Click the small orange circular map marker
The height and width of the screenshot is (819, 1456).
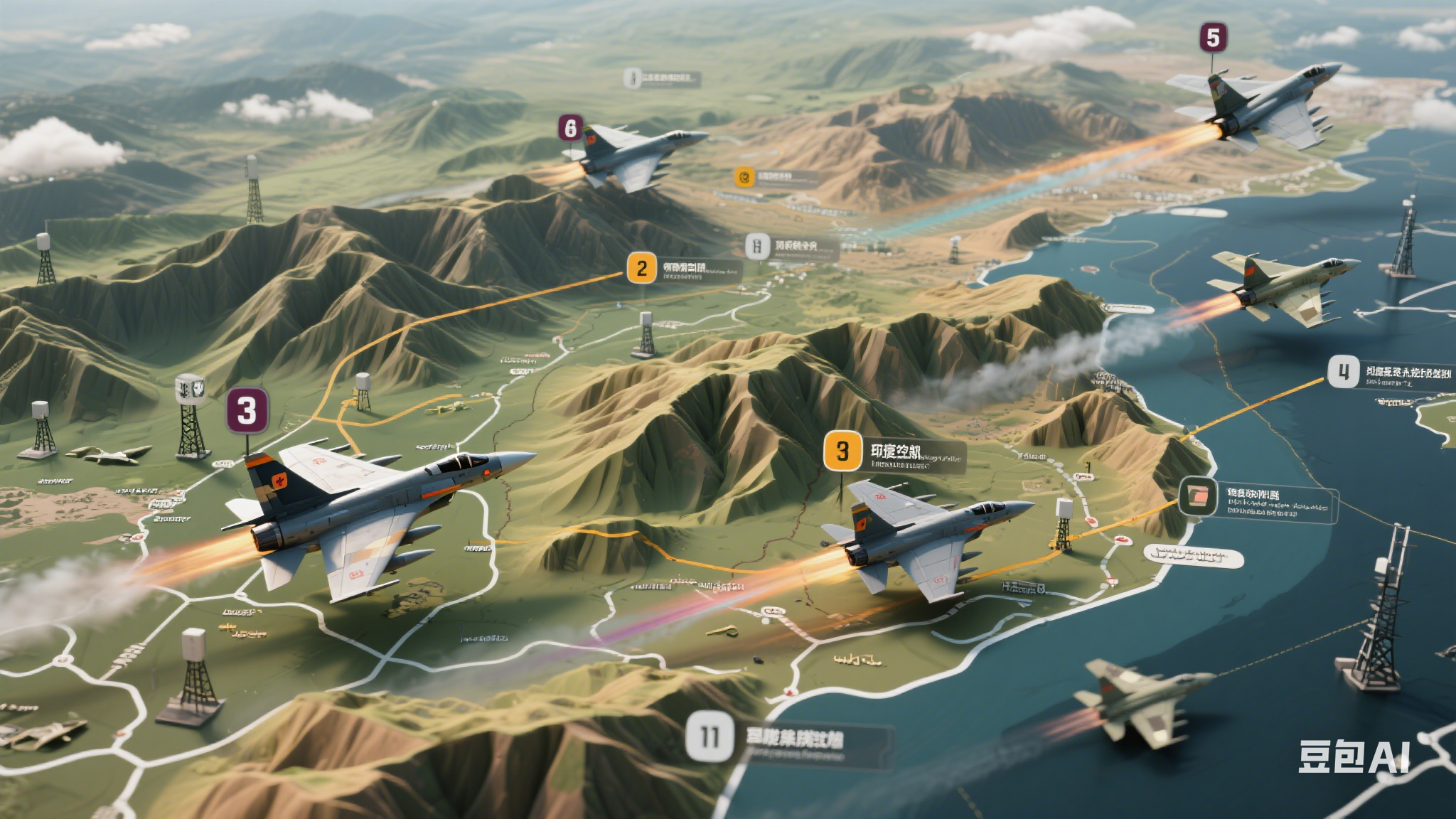[744, 176]
